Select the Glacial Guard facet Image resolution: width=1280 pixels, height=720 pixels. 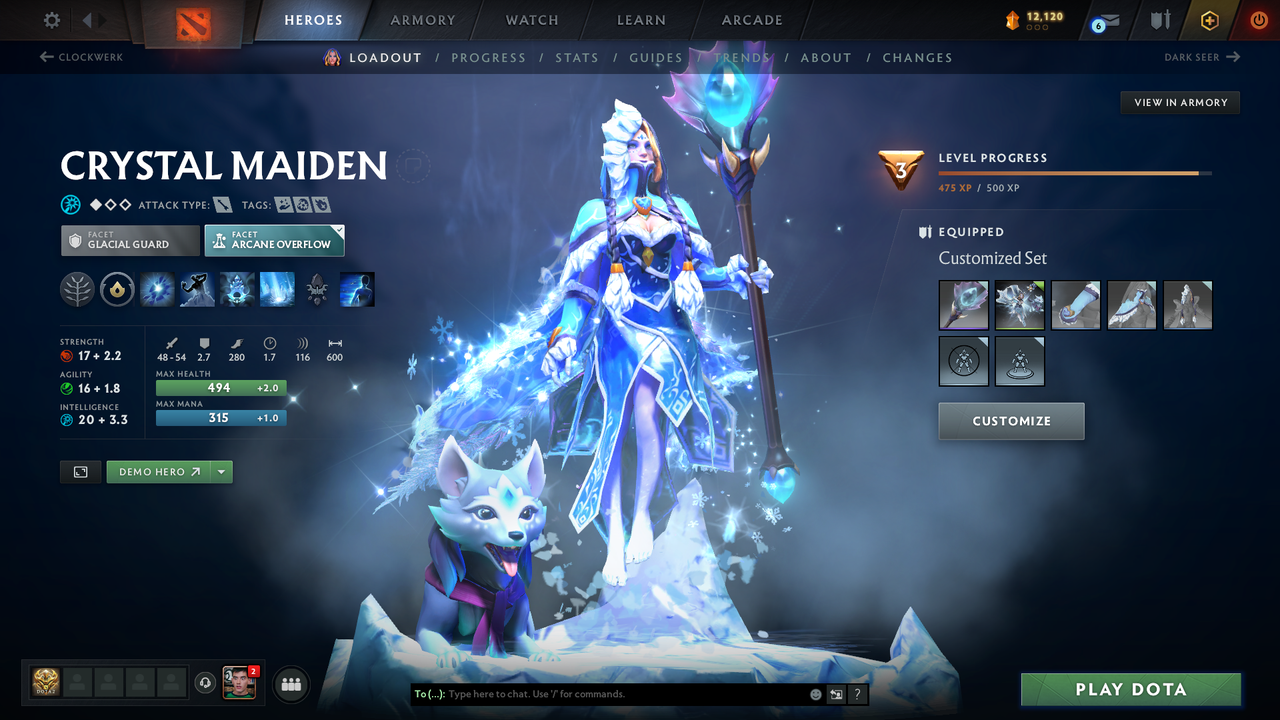129,240
